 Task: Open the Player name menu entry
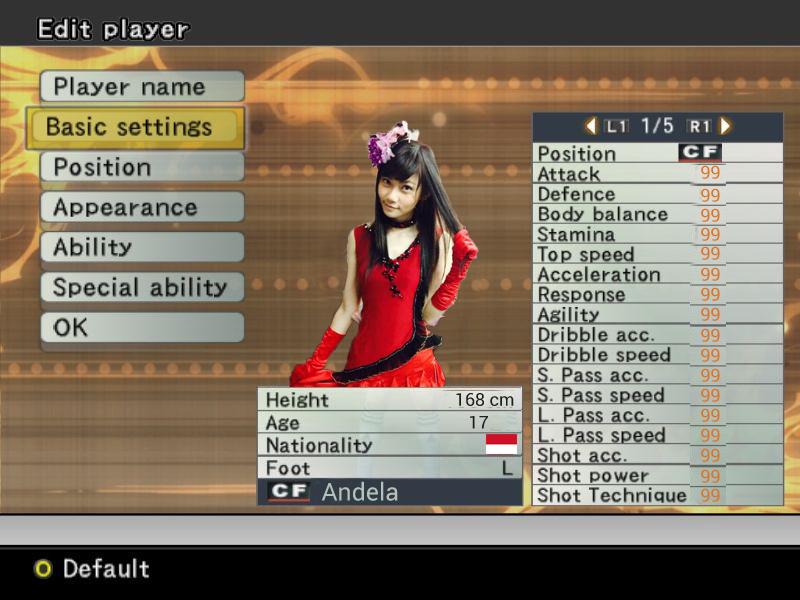(142, 87)
